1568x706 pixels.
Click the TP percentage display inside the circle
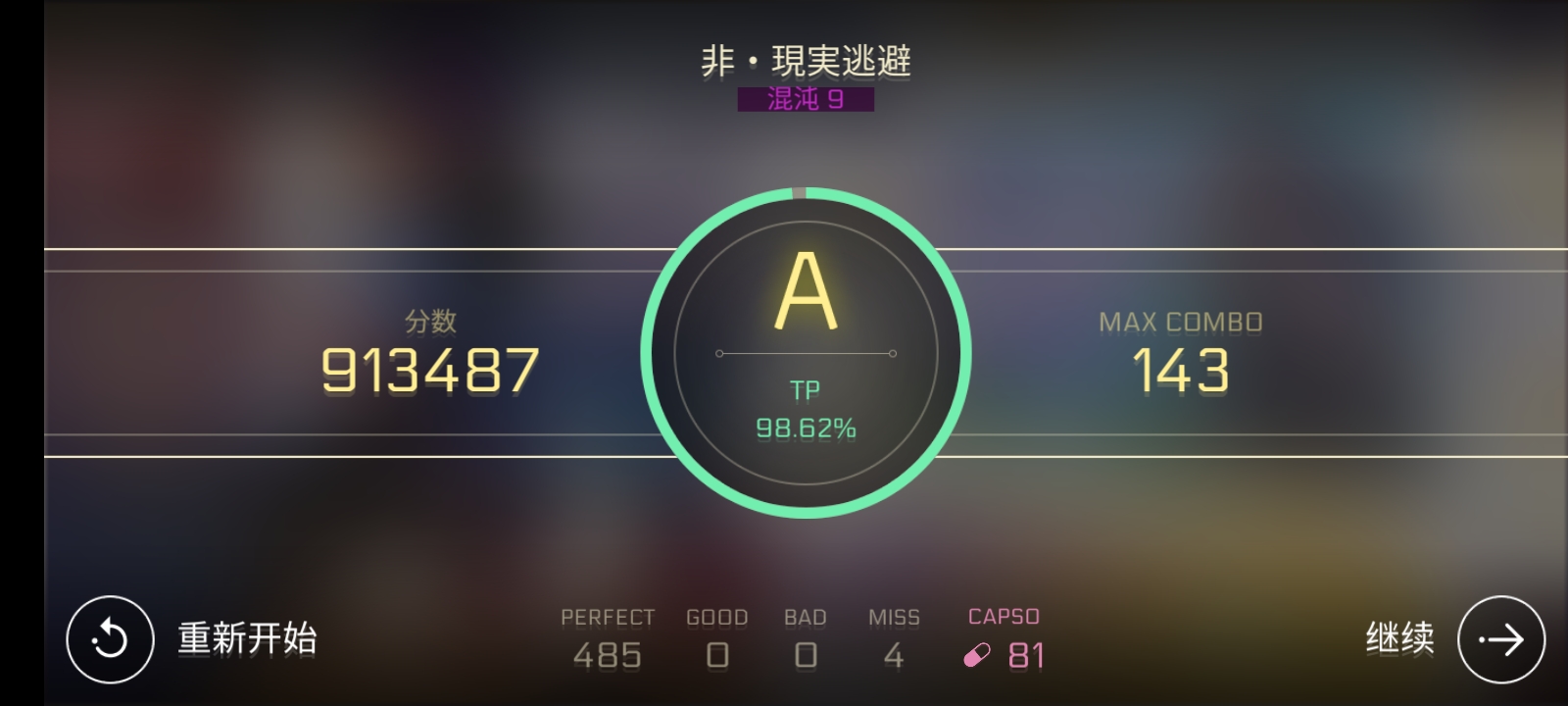804,426
